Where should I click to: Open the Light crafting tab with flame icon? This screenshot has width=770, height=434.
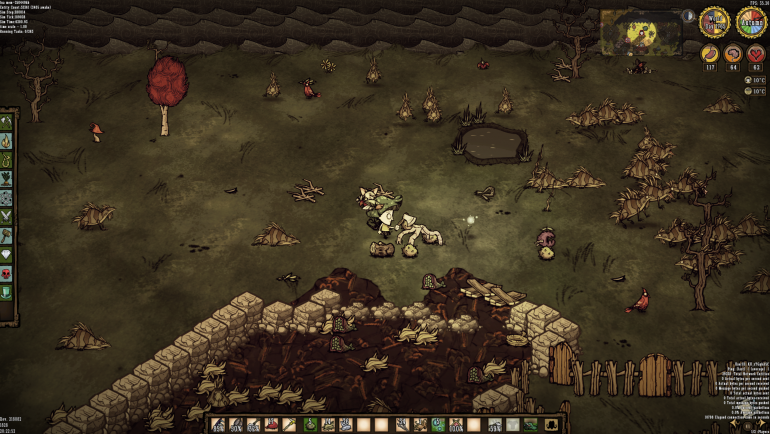[x=7, y=140]
